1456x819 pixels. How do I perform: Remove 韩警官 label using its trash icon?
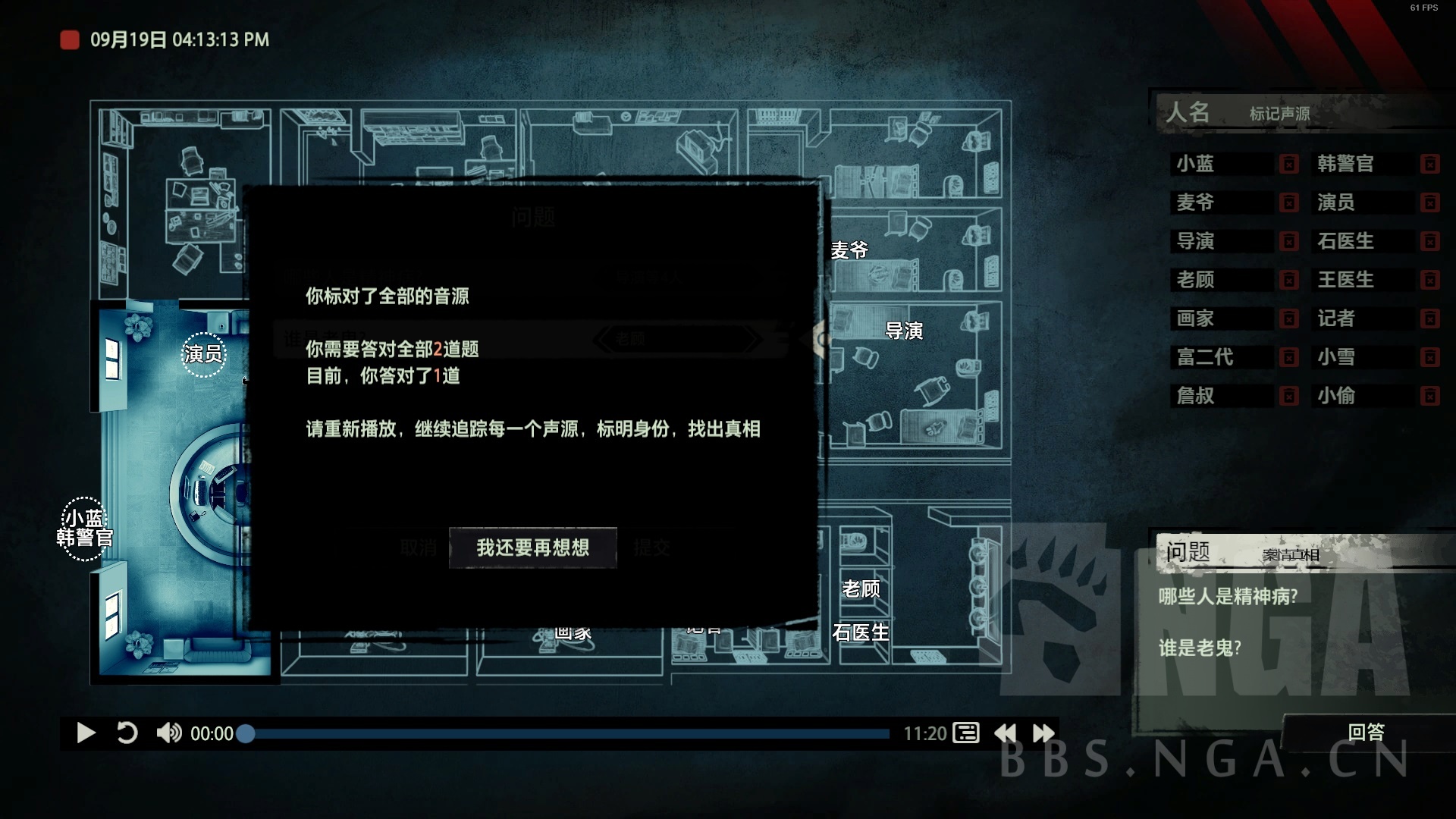[x=1432, y=164]
